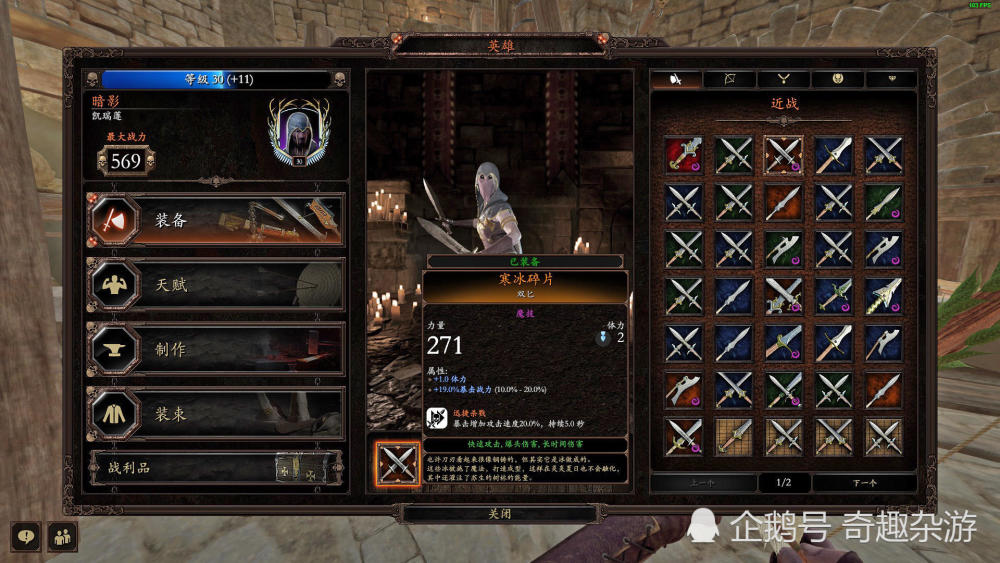Open the 天赋 talents menu
Image resolution: width=1000 pixels, height=563 pixels.
click(217, 285)
